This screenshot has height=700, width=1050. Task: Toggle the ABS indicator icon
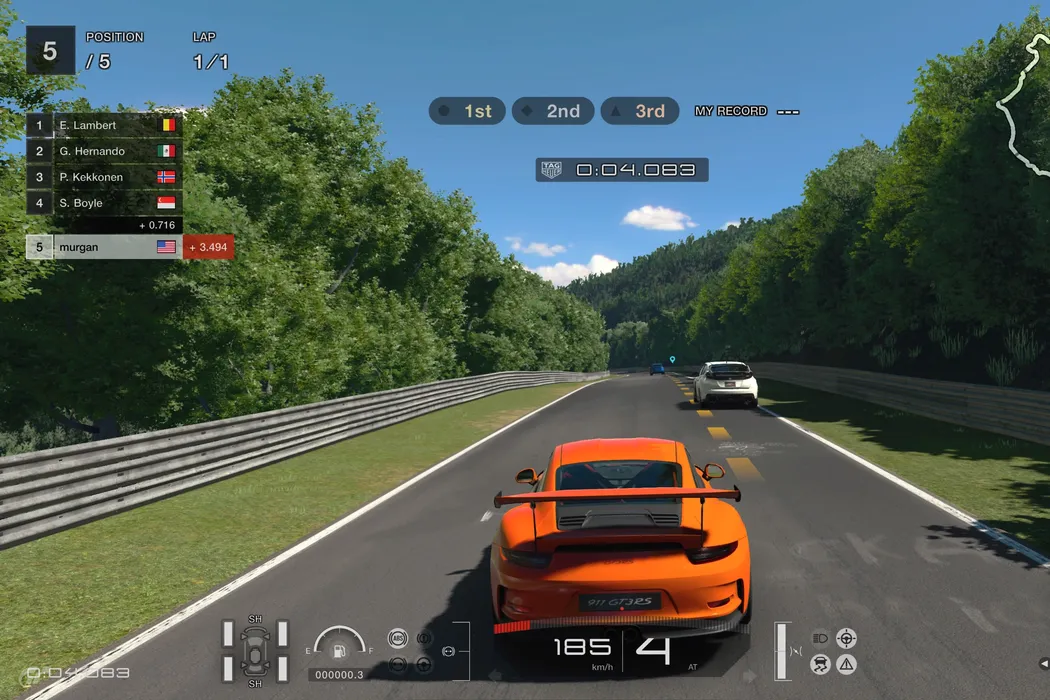click(x=398, y=638)
